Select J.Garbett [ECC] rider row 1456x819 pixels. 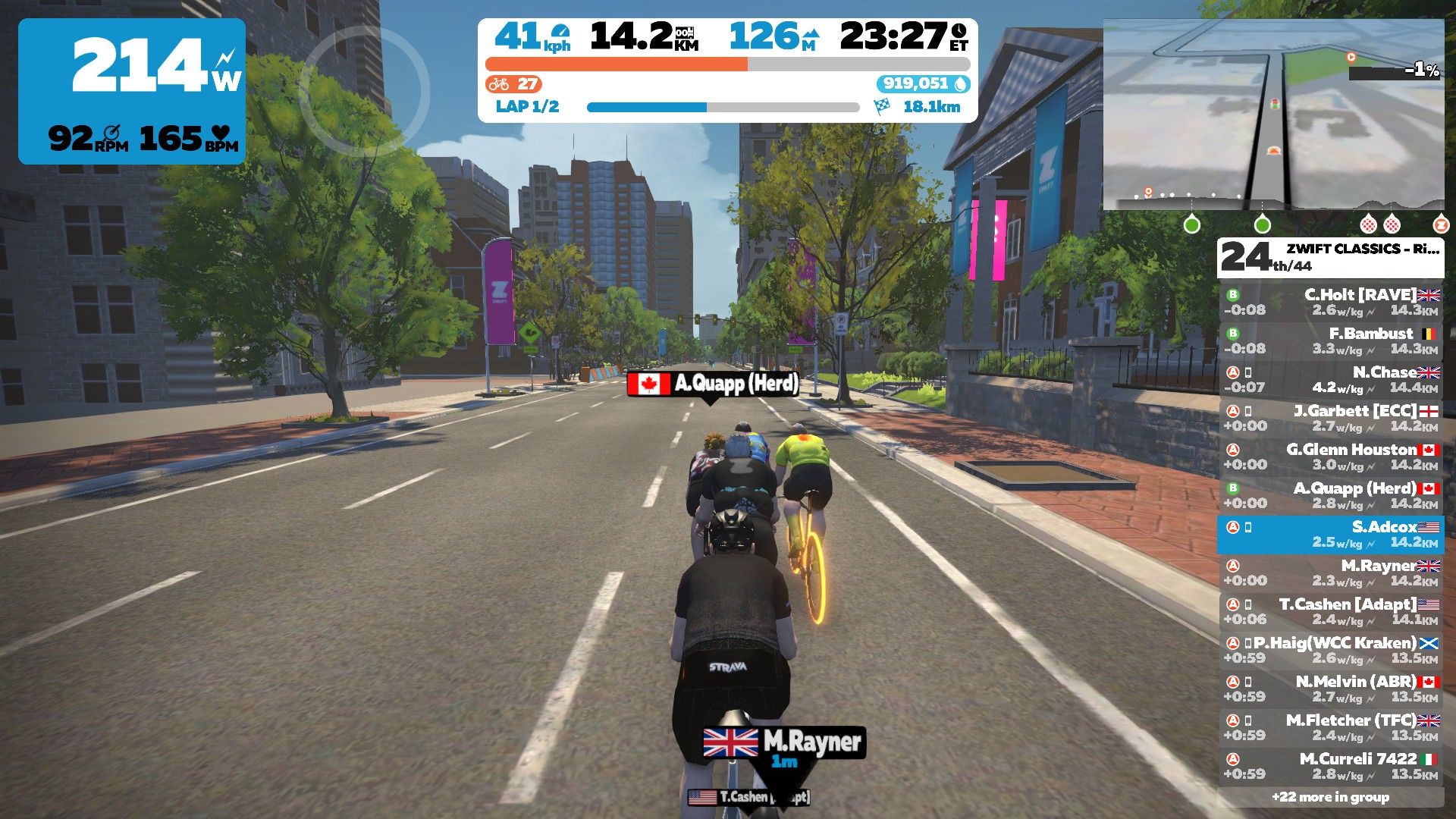tap(1331, 418)
